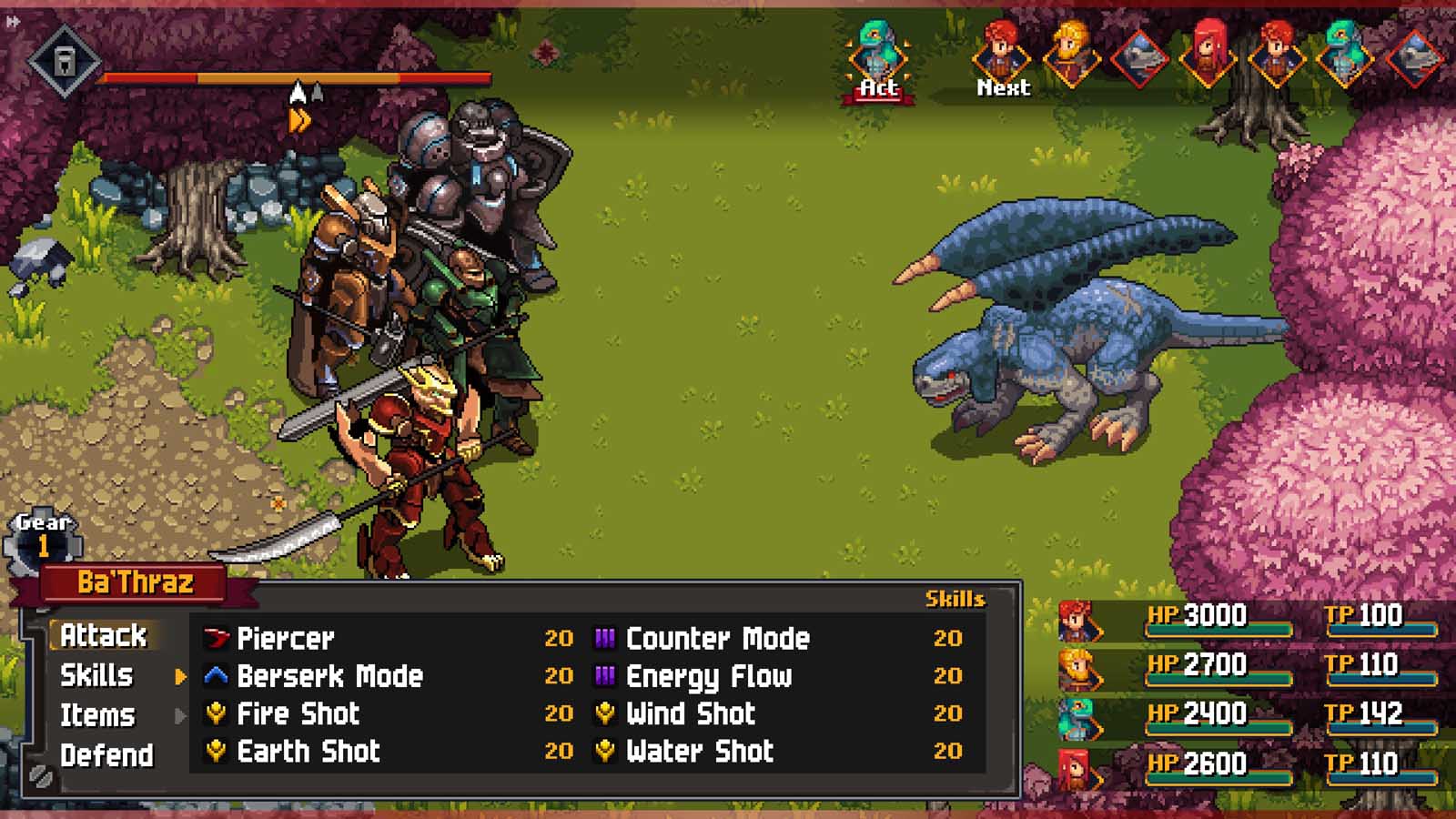Cast the Fire Shot skill

click(x=298, y=713)
